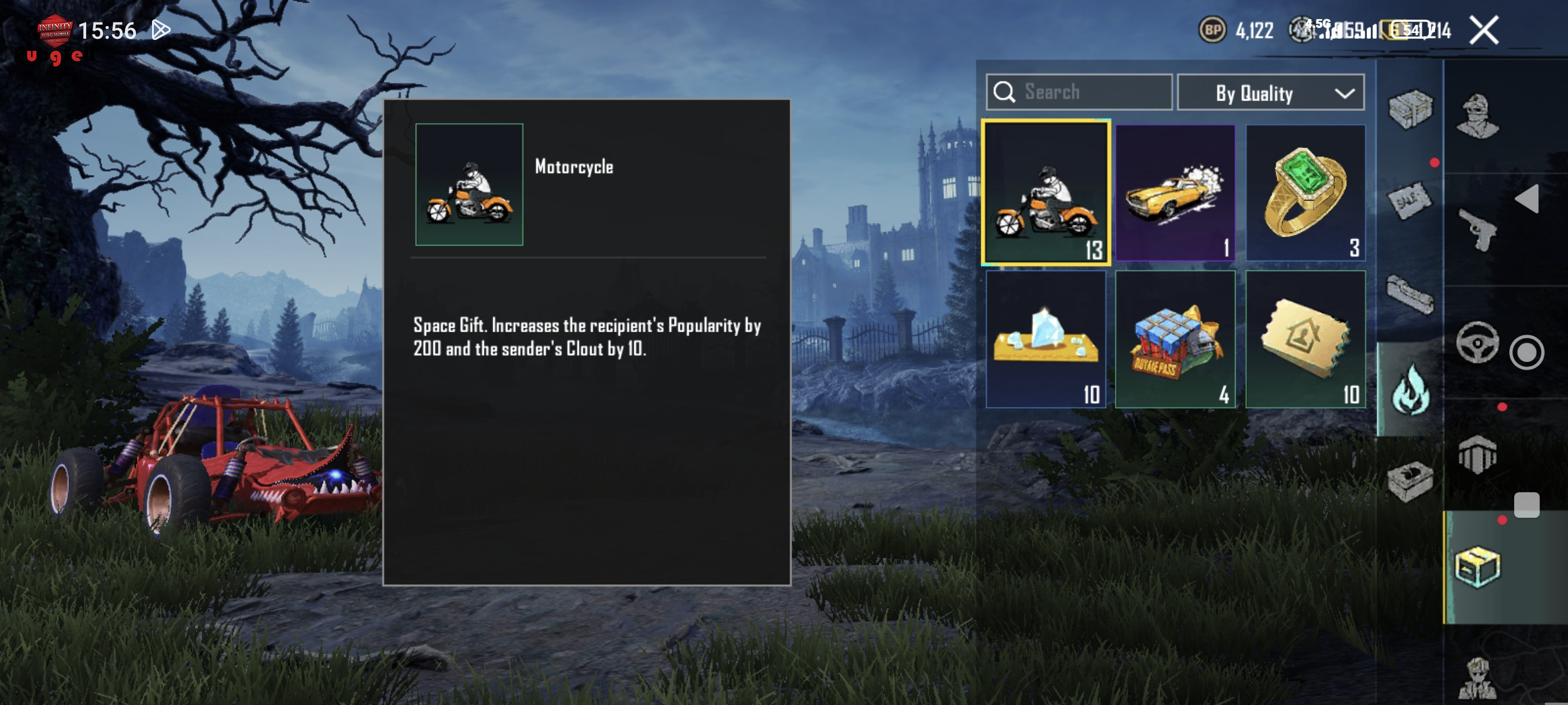Switch to the crate sub-category tab
This screenshot has width=1568, height=705.
tap(1410, 109)
